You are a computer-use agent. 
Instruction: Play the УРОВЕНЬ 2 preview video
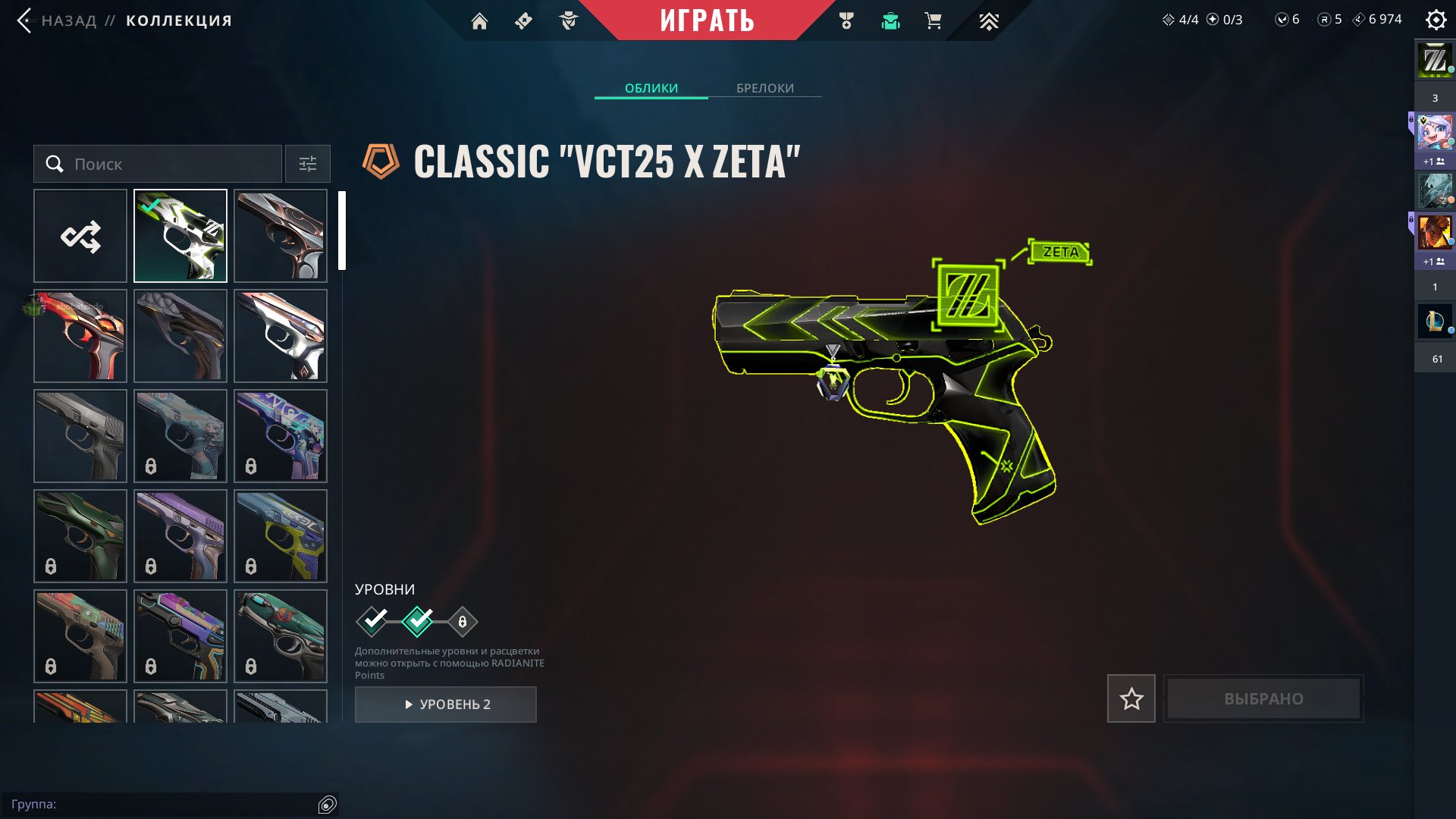click(x=446, y=704)
